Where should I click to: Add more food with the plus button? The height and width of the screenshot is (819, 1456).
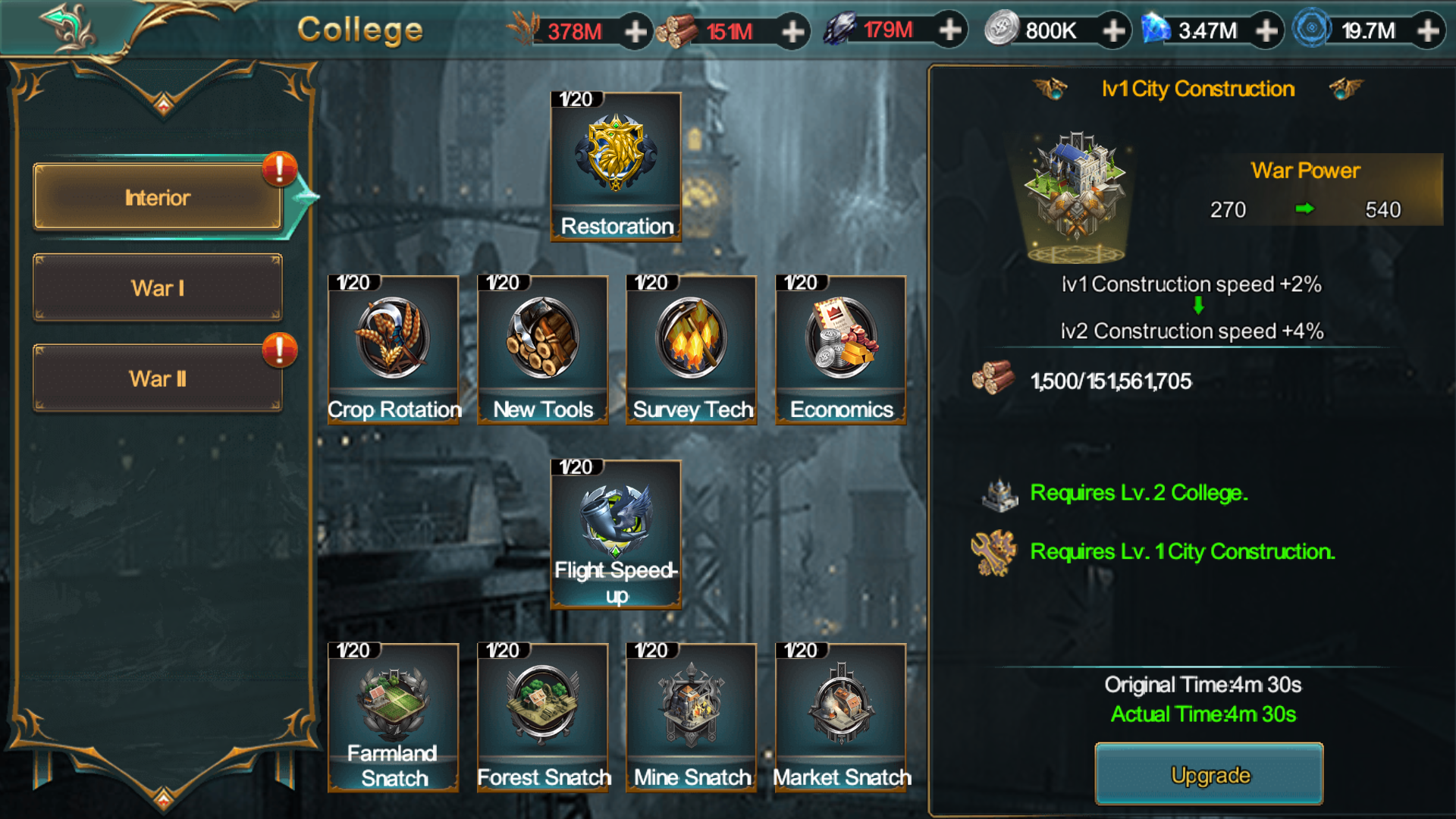point(635,31)
